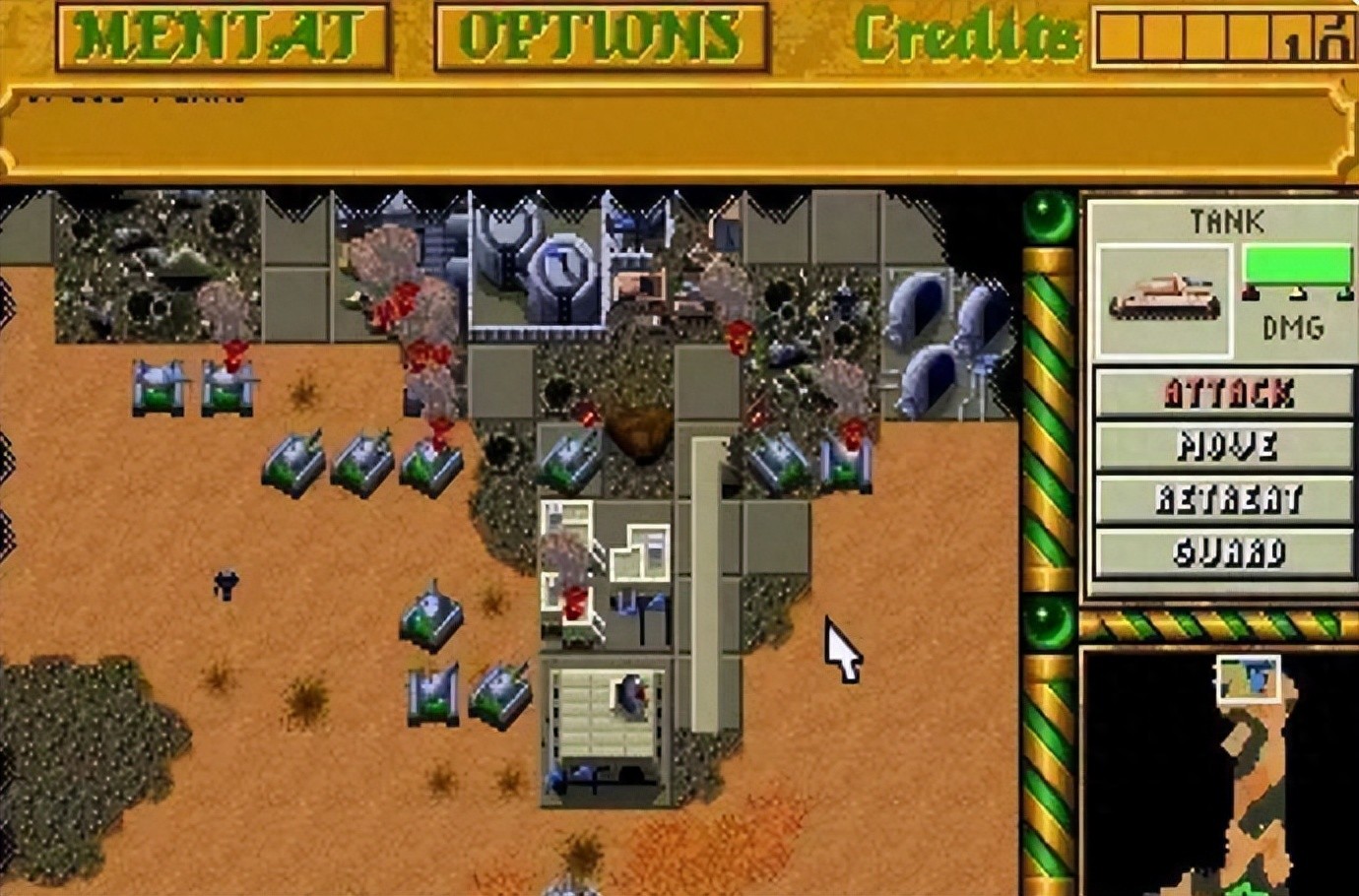1359x896 pixels.
Task: Choose the Attack command
Action: pyautogui.click(x=1224, y=394)
